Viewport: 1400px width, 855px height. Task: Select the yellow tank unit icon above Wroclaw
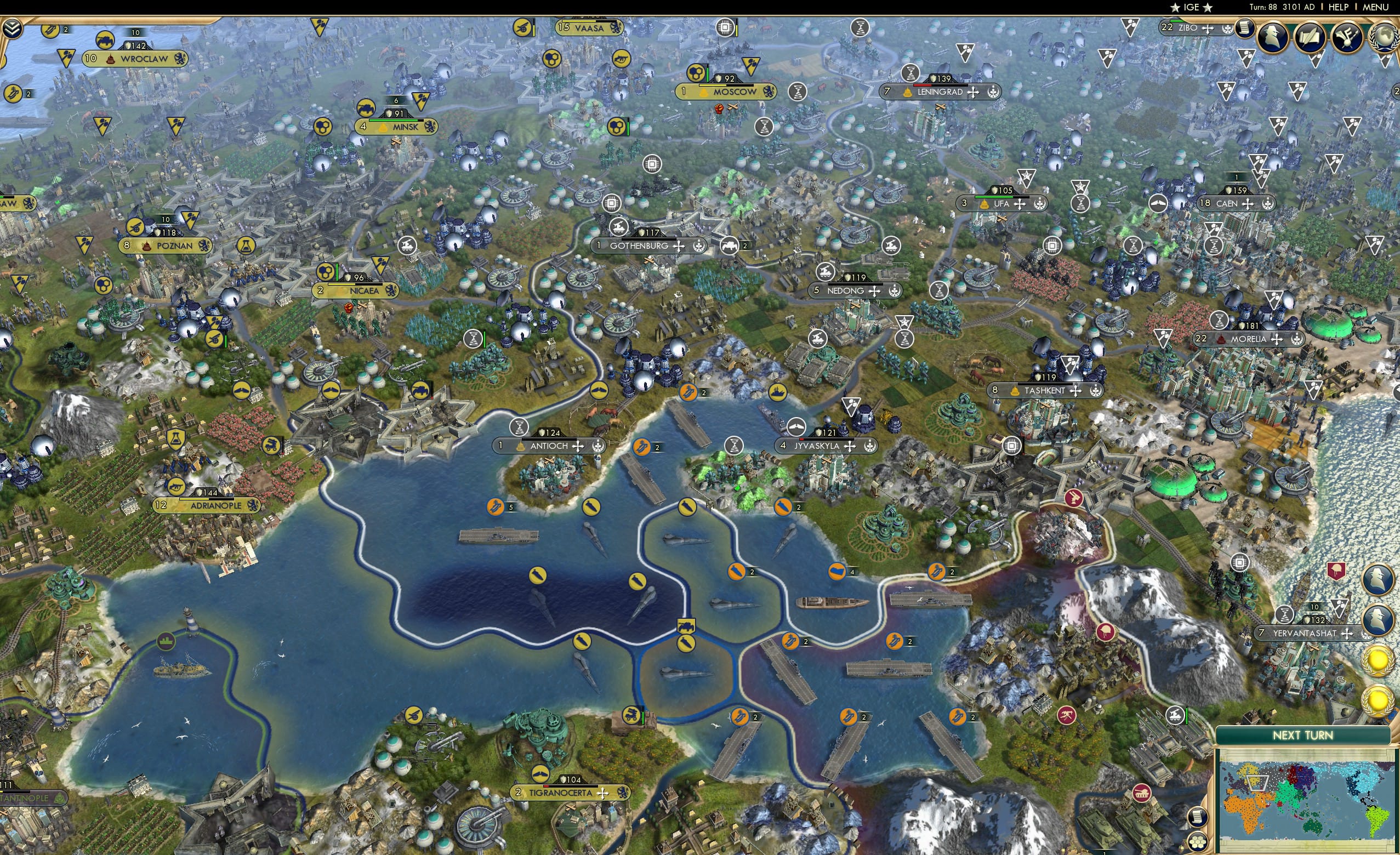coord(106,40)
